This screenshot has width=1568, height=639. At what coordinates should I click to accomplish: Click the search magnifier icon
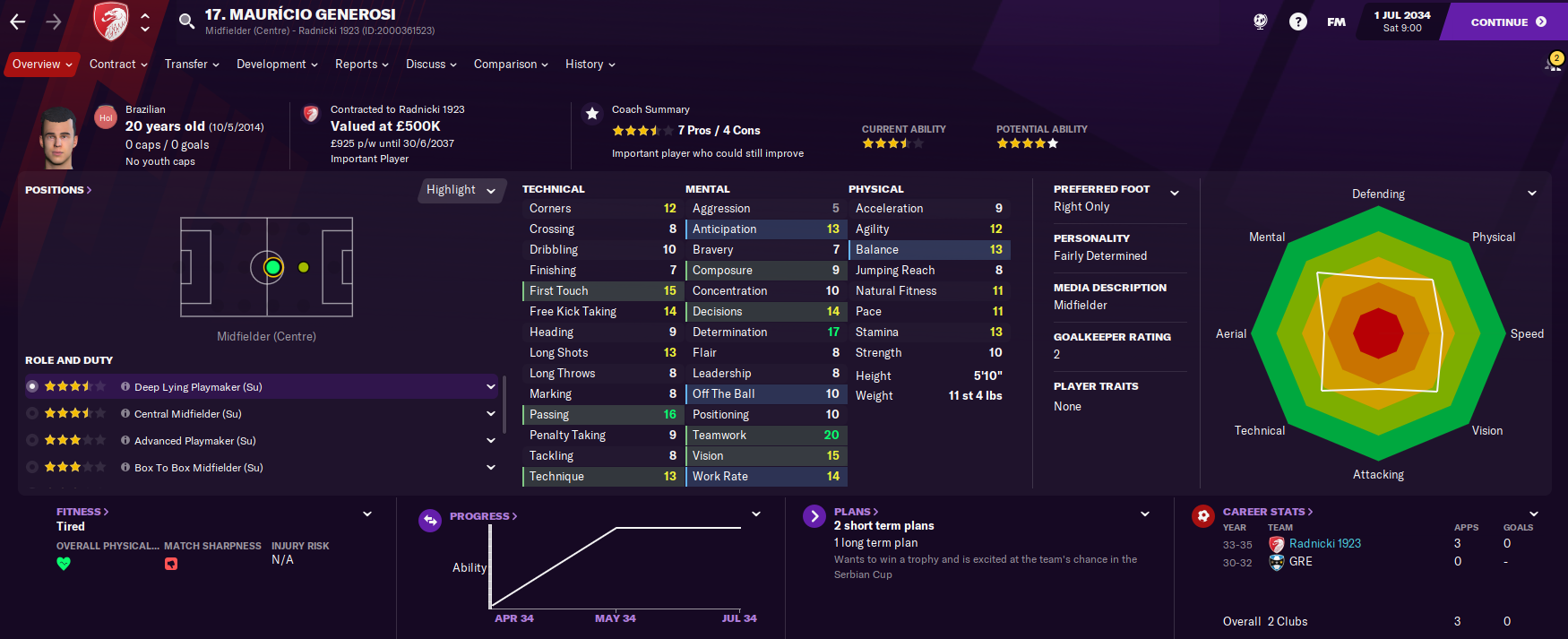point(186,22)
